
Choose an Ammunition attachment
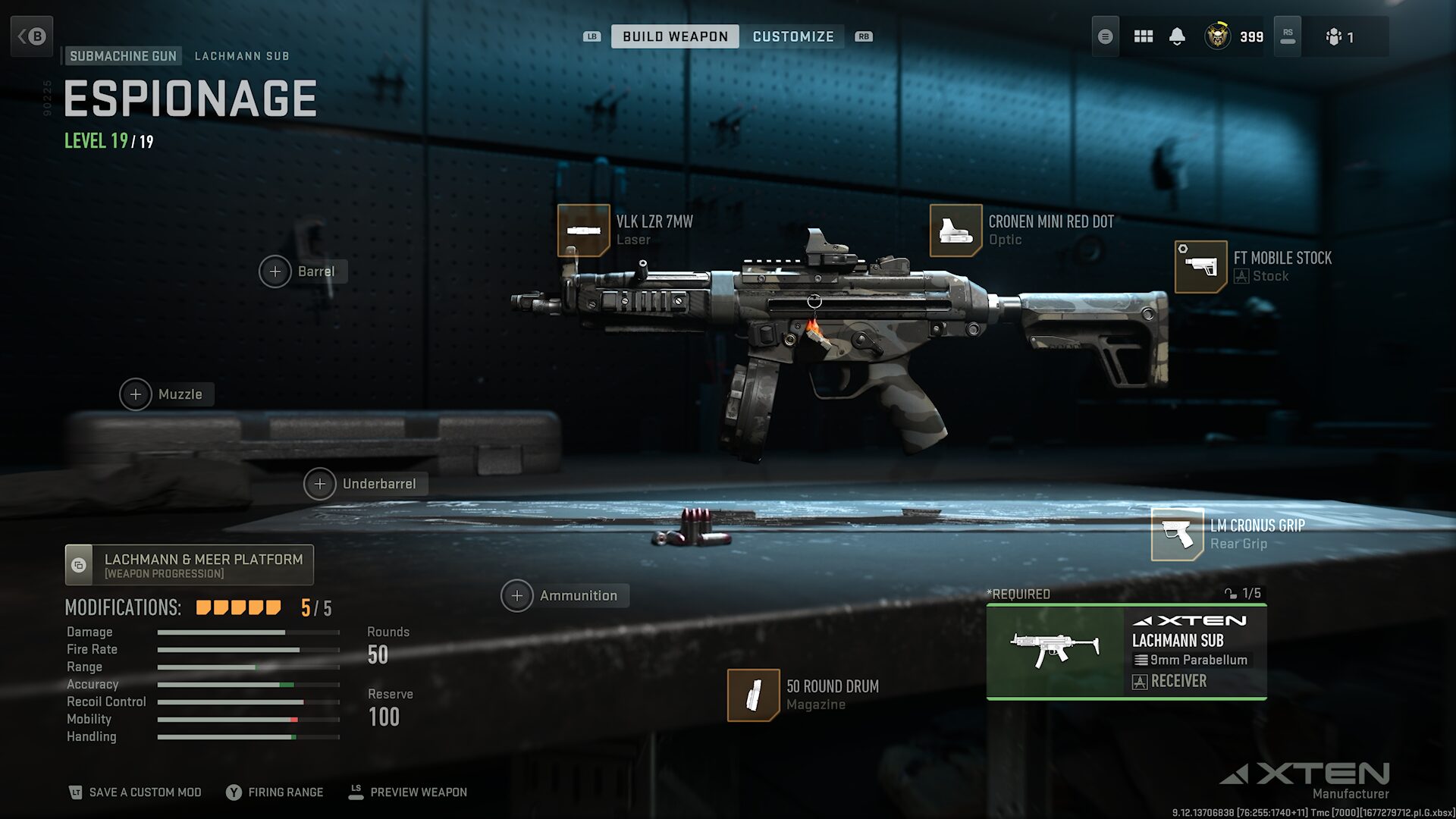517,596
